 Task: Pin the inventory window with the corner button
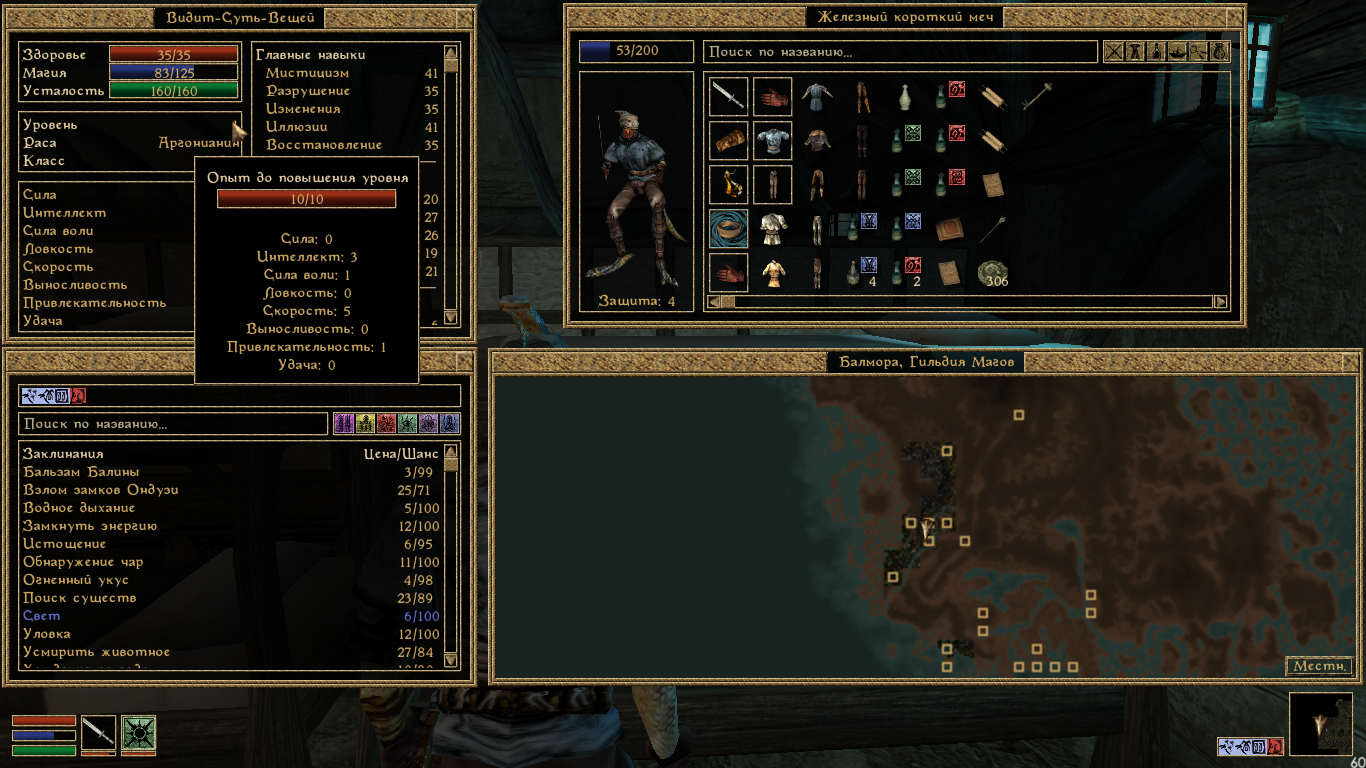pos(1234,17)
